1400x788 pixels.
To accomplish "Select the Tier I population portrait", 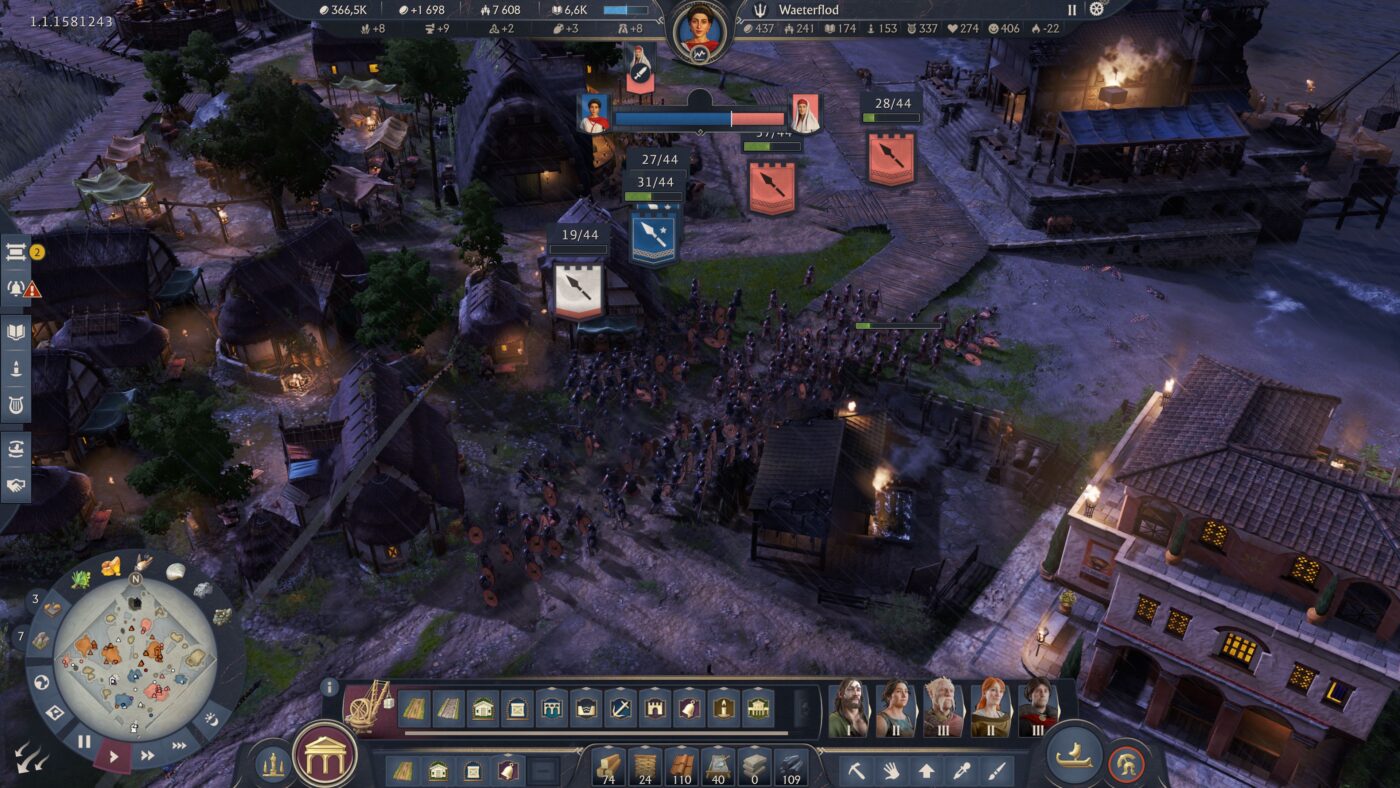I will [x=848, y=708].
